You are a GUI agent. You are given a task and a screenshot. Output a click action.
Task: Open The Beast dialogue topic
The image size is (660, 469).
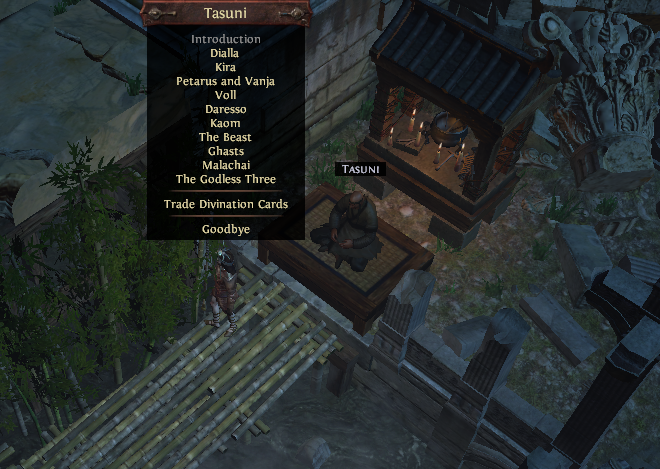pyautogui.click(x=226, y=137)
